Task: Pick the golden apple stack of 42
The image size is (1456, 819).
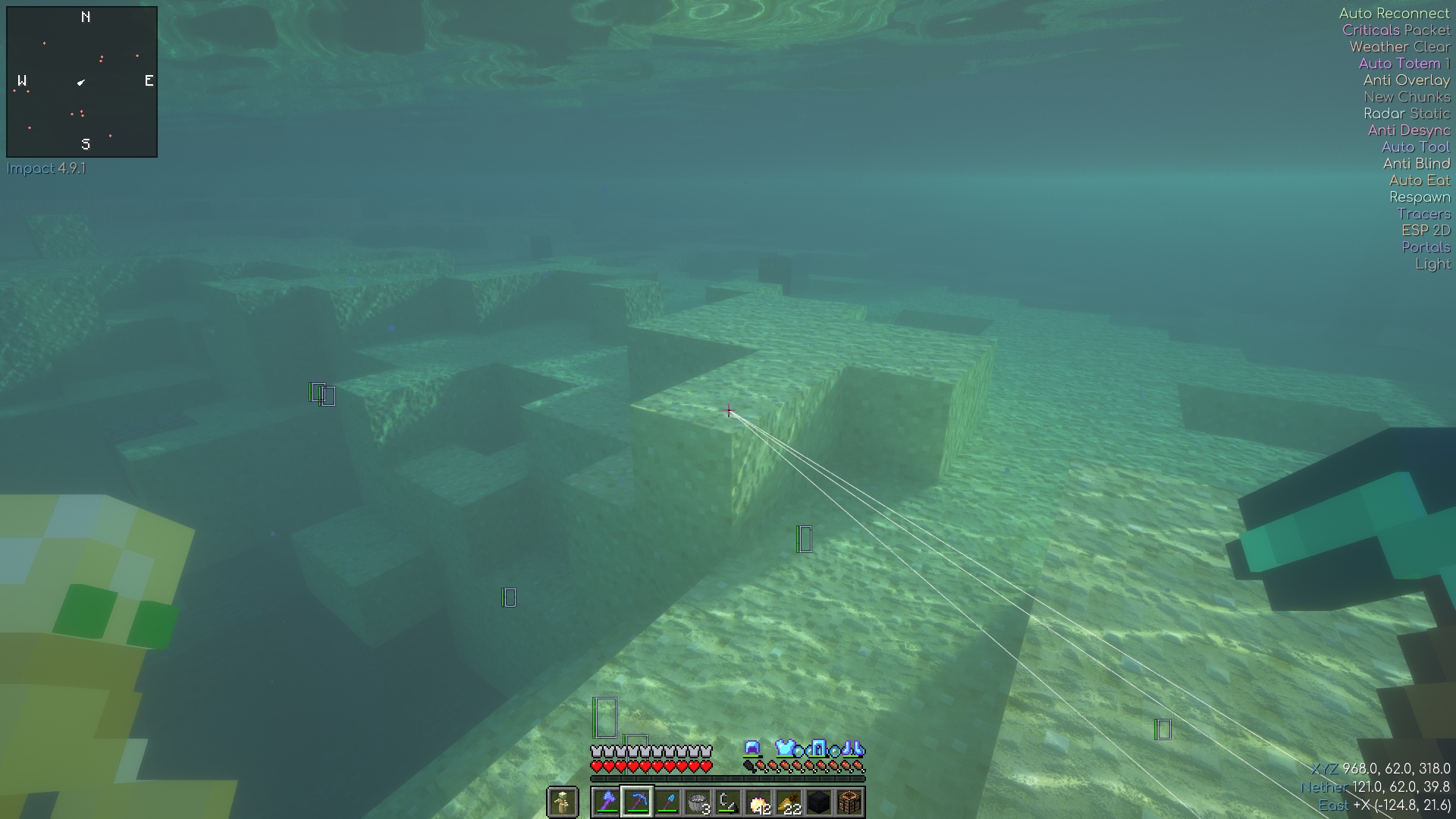Action: coord(758,802)
